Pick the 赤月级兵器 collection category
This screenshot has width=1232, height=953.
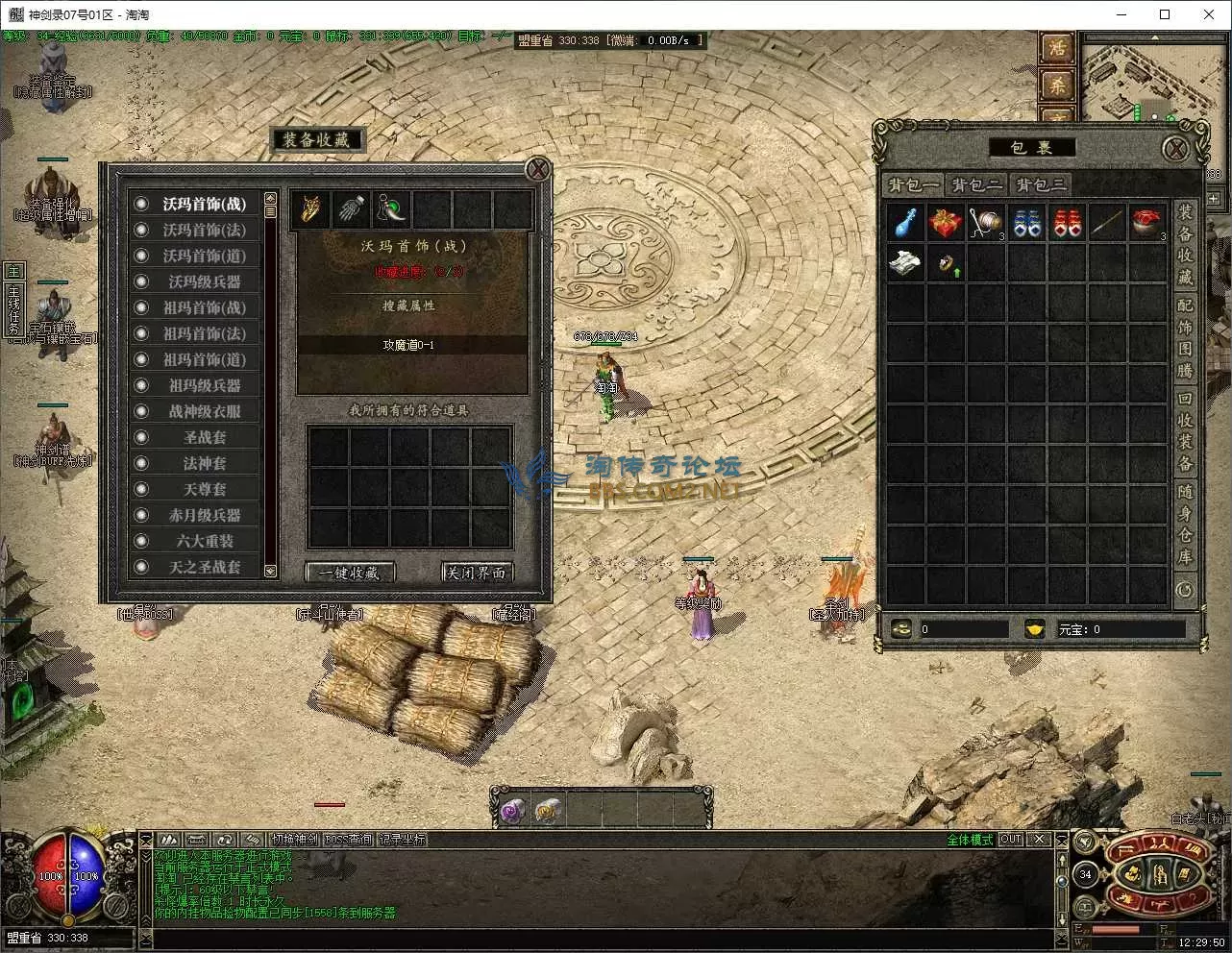coord(204,515)
